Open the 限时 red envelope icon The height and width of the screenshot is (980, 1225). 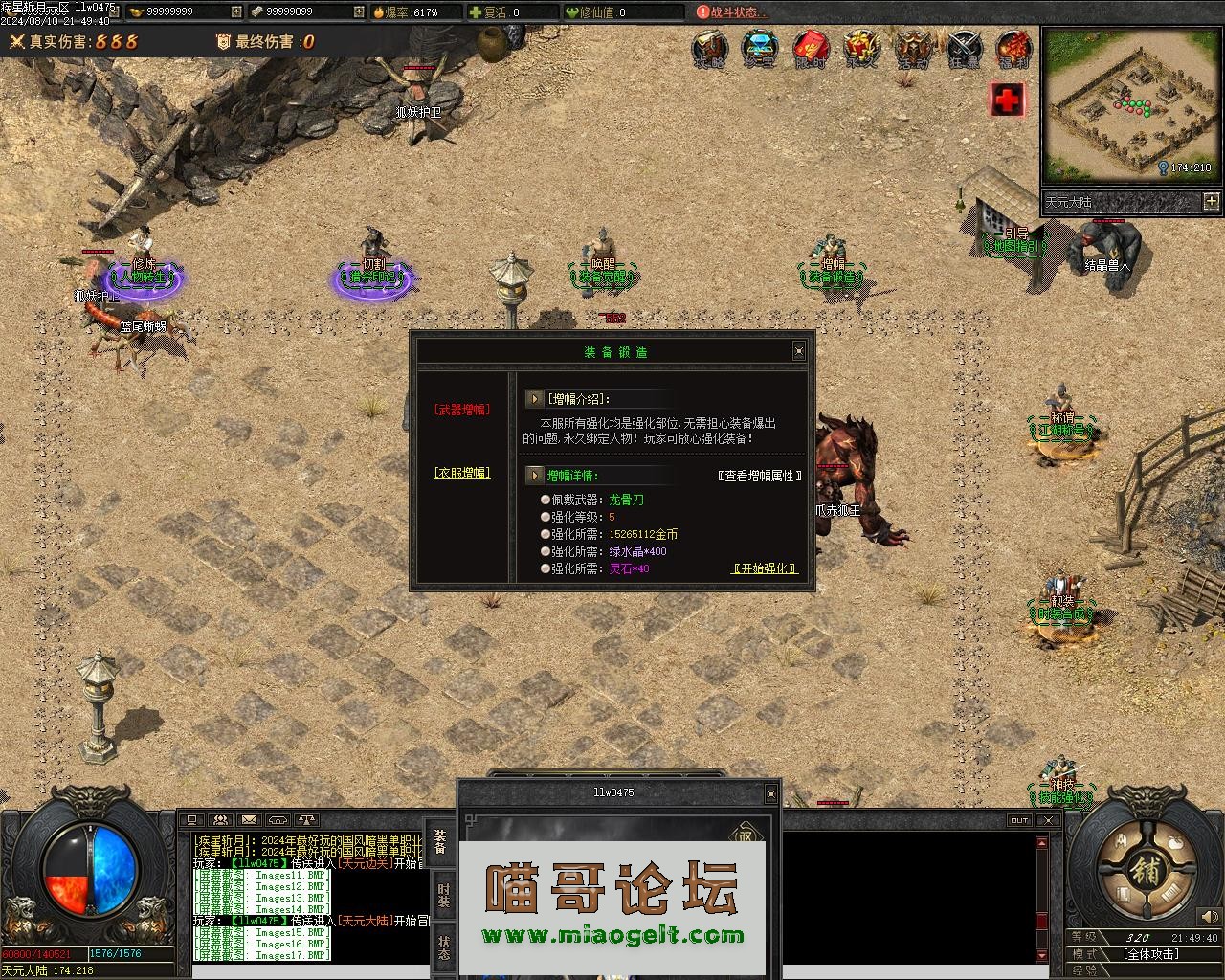[x=811, y=49]
